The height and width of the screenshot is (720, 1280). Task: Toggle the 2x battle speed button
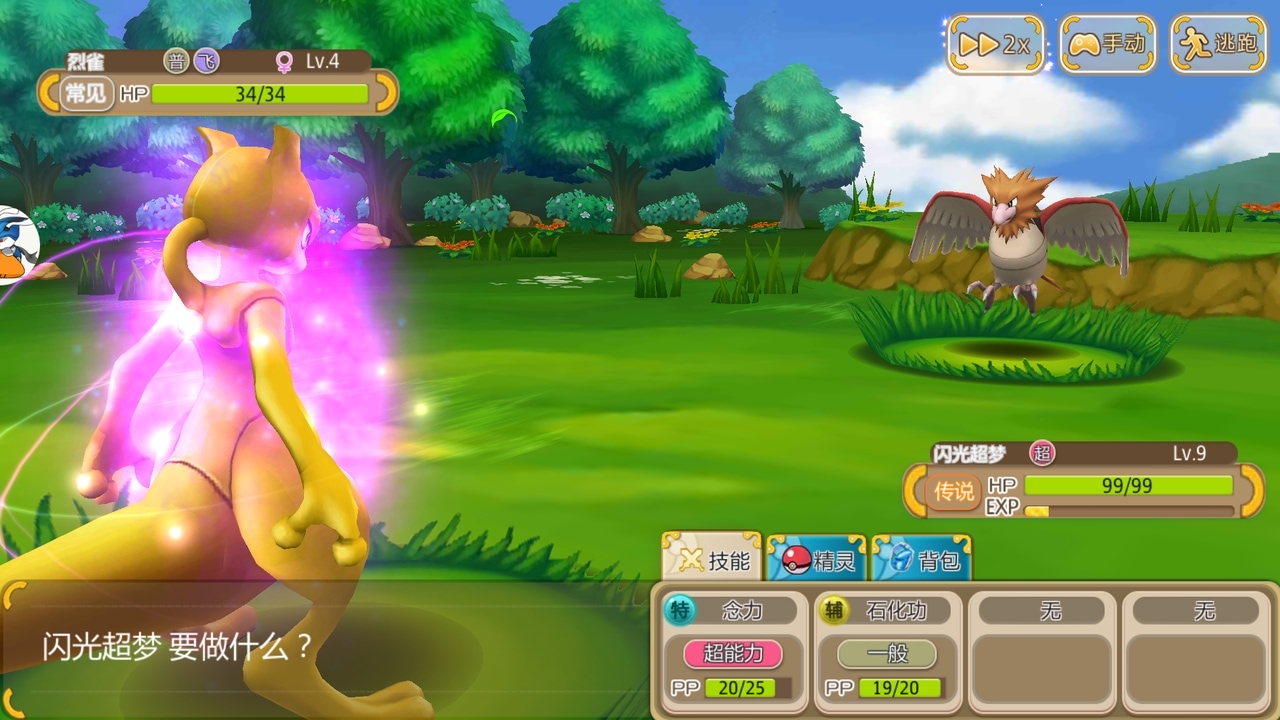[994, 44]
